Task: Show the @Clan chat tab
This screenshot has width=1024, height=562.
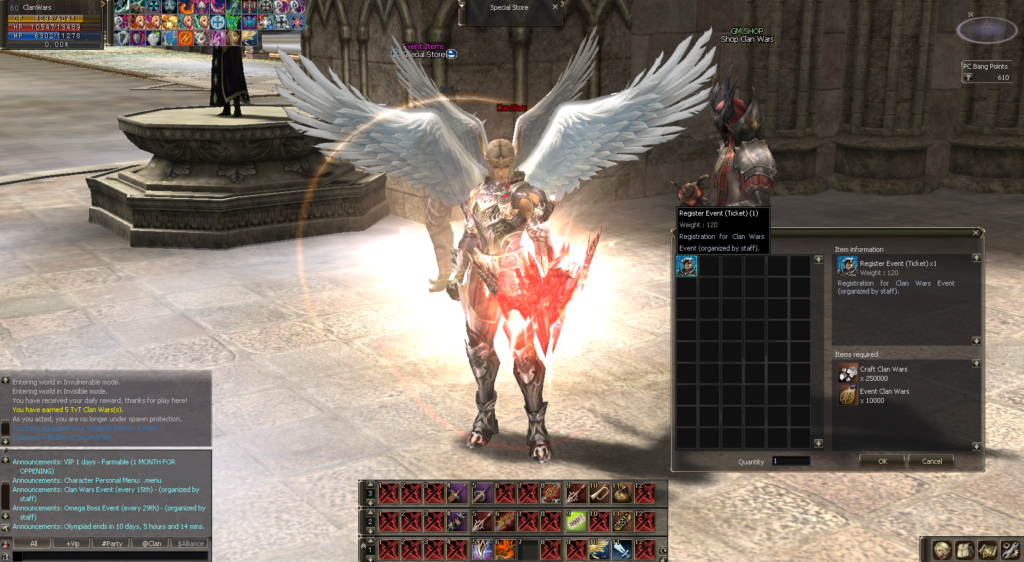Action: (151, 543)
